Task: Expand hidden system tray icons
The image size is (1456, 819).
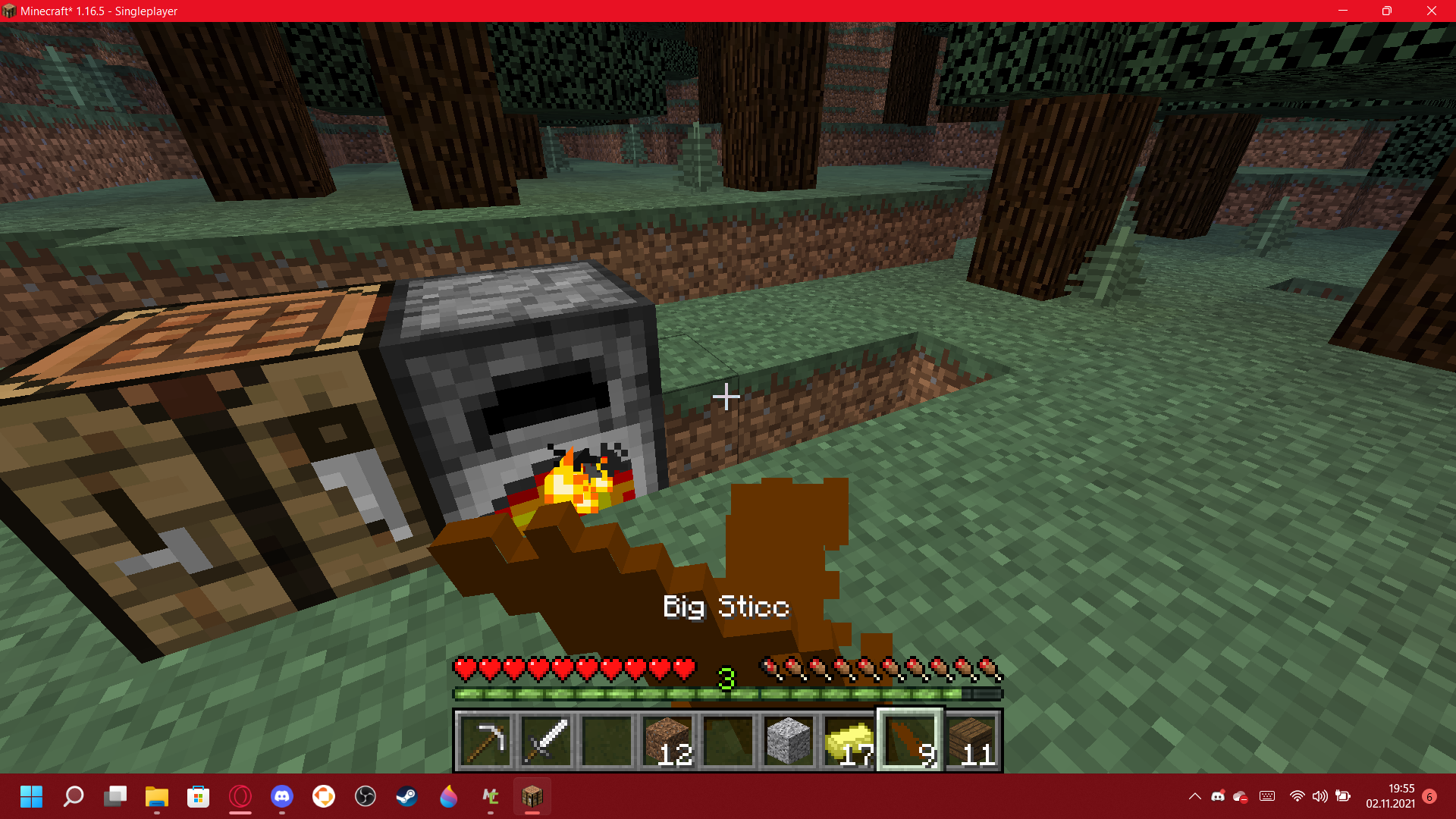Action: pyautogui.click(x=1195, y=796)
